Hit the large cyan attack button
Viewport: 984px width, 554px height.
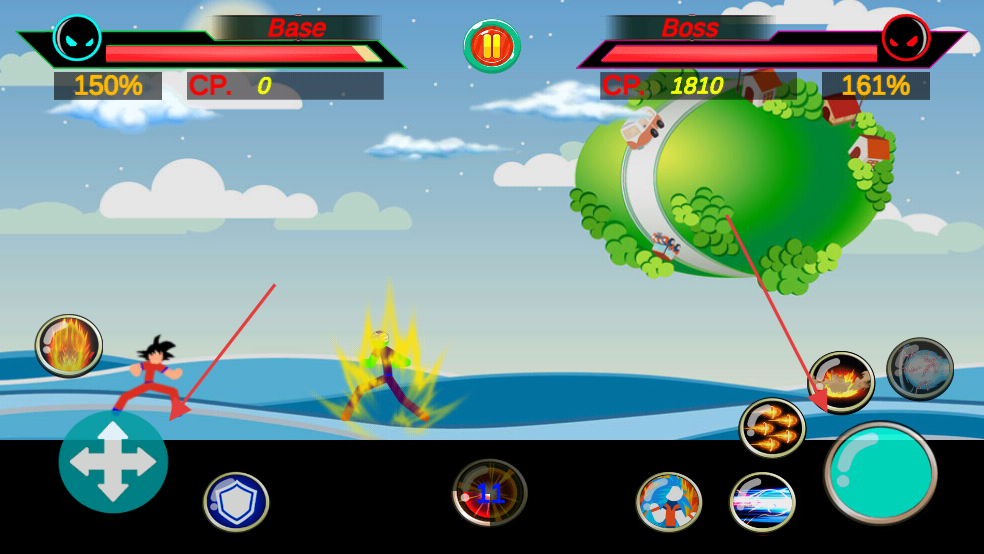coord(880,473)
